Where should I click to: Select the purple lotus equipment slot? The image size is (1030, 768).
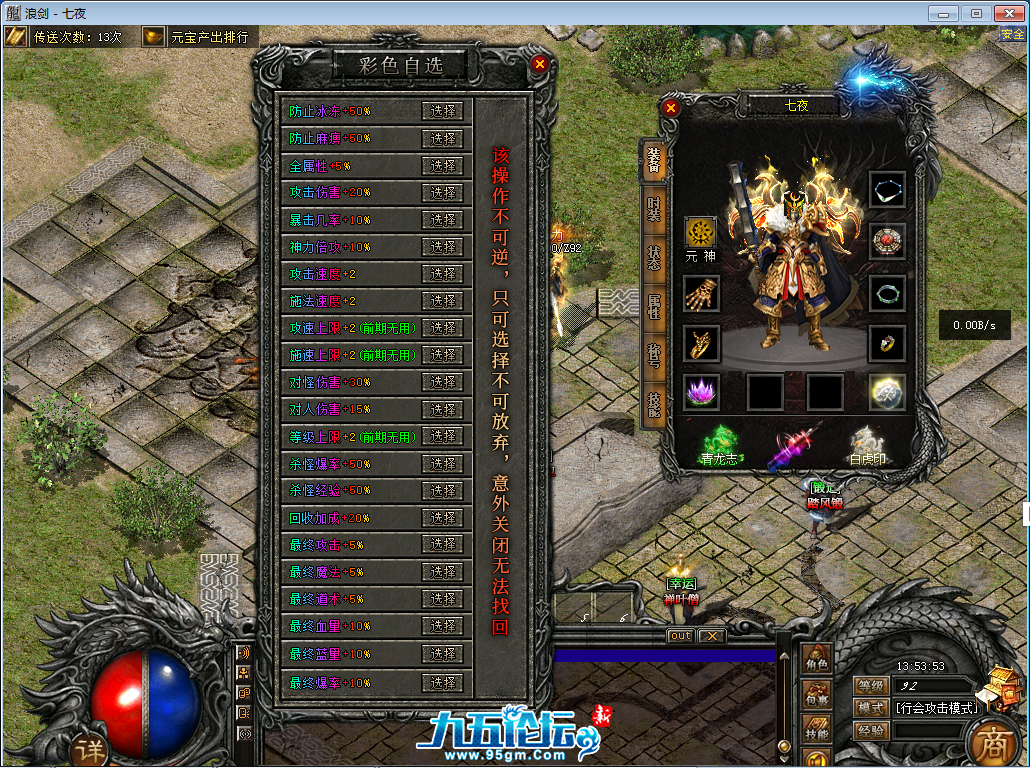click(x=700, y=392)
